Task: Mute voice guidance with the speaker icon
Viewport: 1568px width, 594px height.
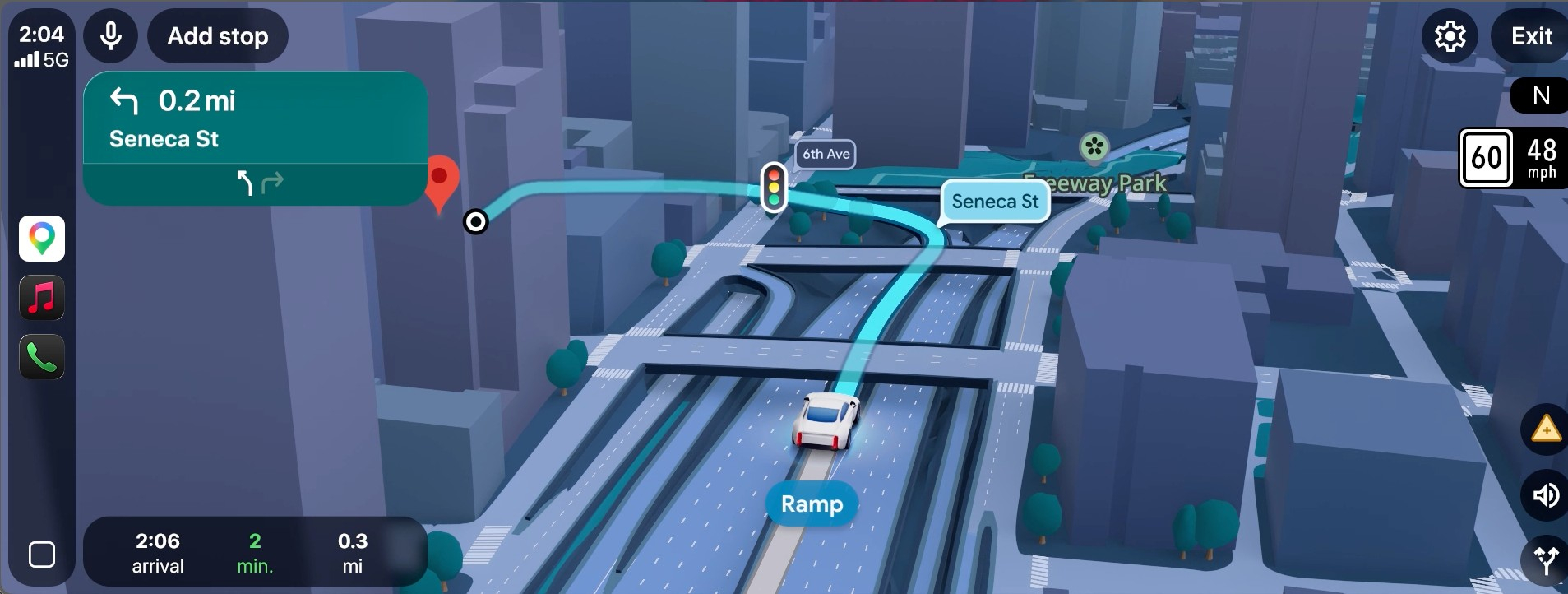Action: click(1545, 494)
